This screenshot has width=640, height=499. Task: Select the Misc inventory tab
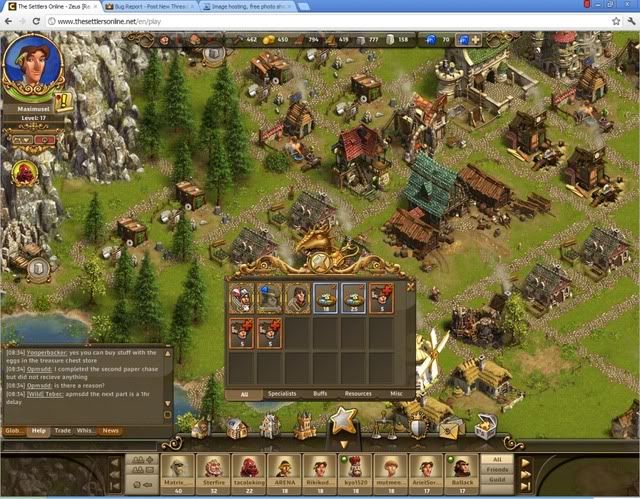click(396, 394)
